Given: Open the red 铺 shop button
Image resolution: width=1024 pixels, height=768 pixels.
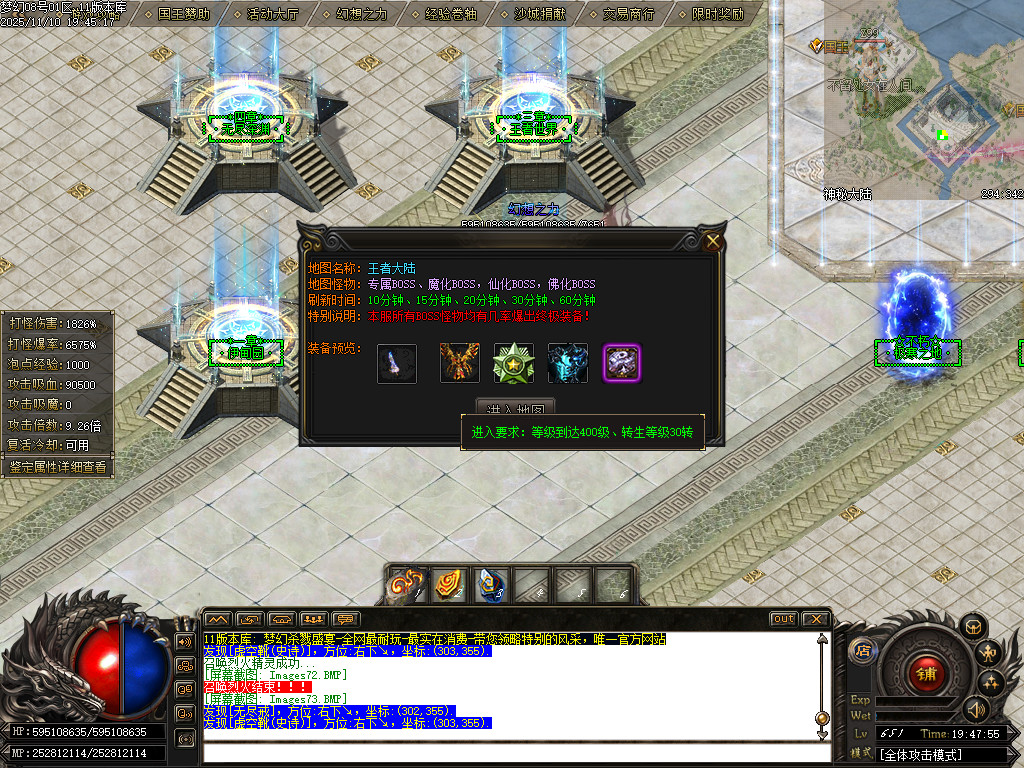Looking at the screenshot, I should pyautogui.click(x=926, y=674).
